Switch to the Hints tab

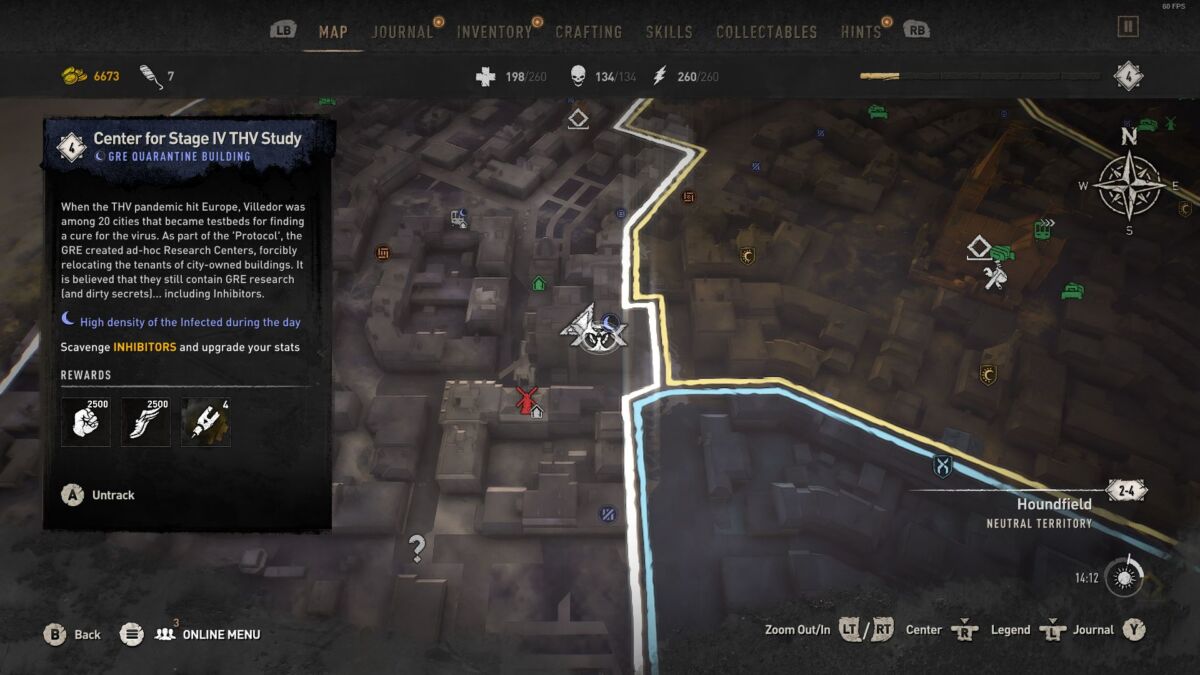[x=861, y=32]
